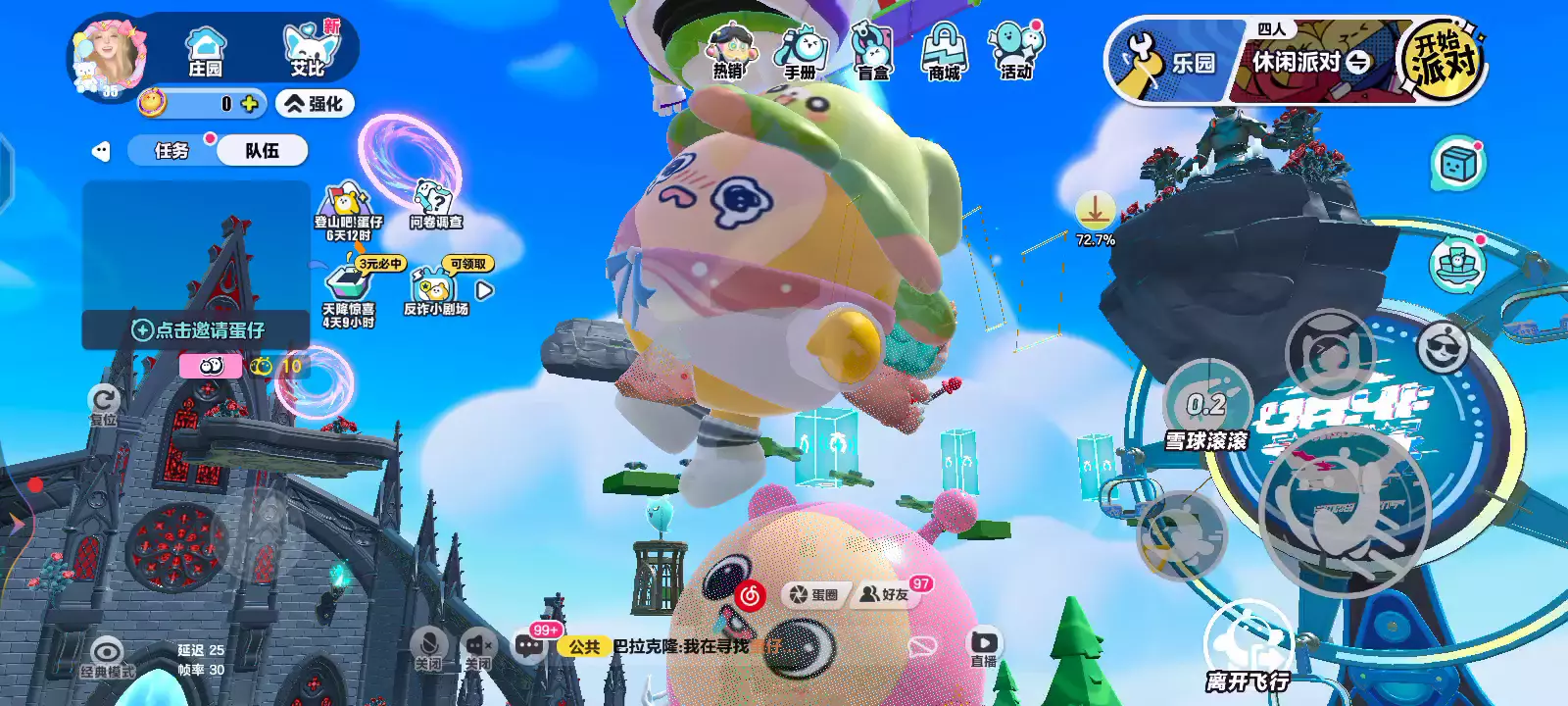
Task: Invite a teammate via 点击邀请蛋仔
Action: [x=198, y=330]
